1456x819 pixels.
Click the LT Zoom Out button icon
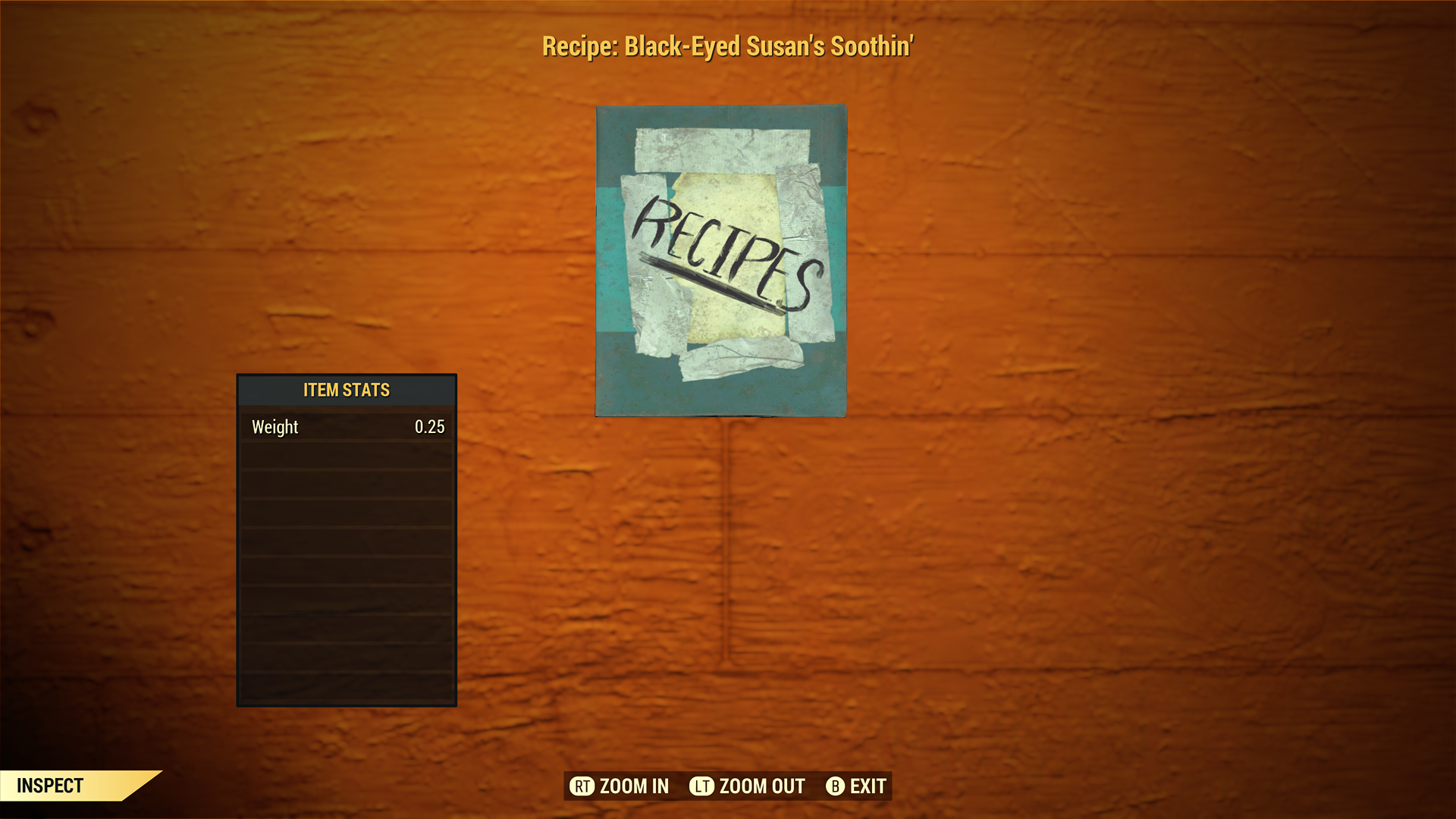click(x=702, y=786)
